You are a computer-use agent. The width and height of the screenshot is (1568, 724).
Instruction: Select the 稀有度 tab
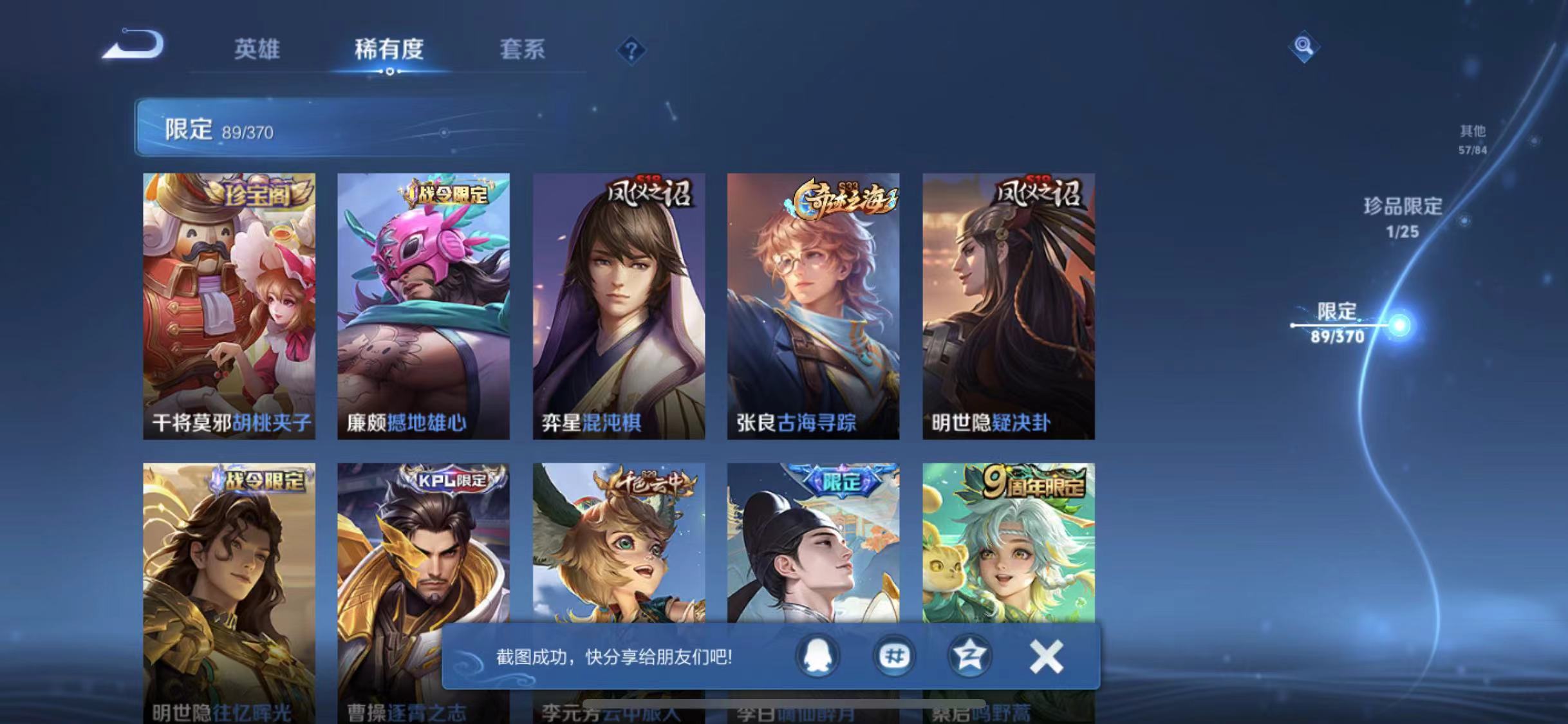pos(389,50)
